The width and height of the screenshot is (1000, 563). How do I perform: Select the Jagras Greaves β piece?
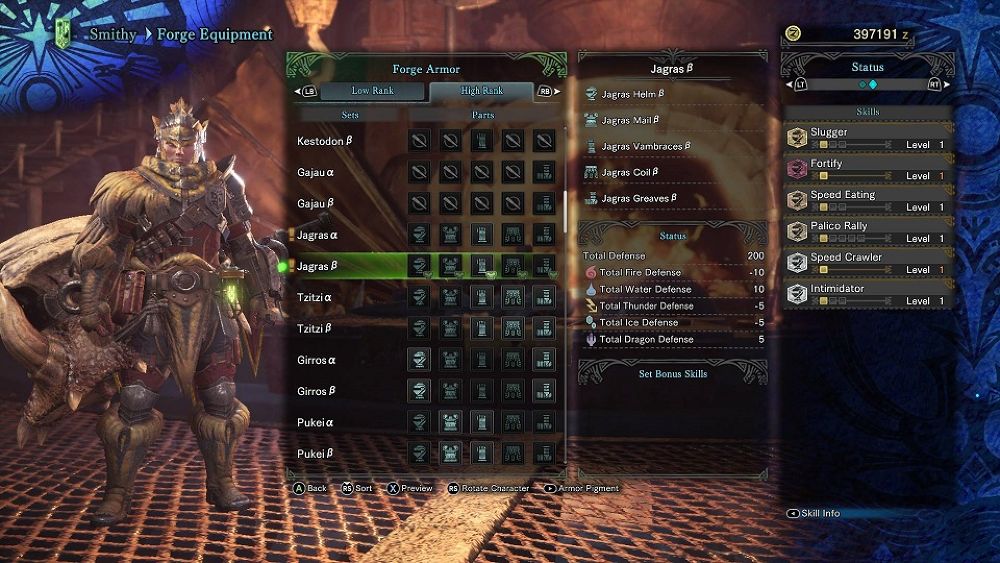[638, 199]
